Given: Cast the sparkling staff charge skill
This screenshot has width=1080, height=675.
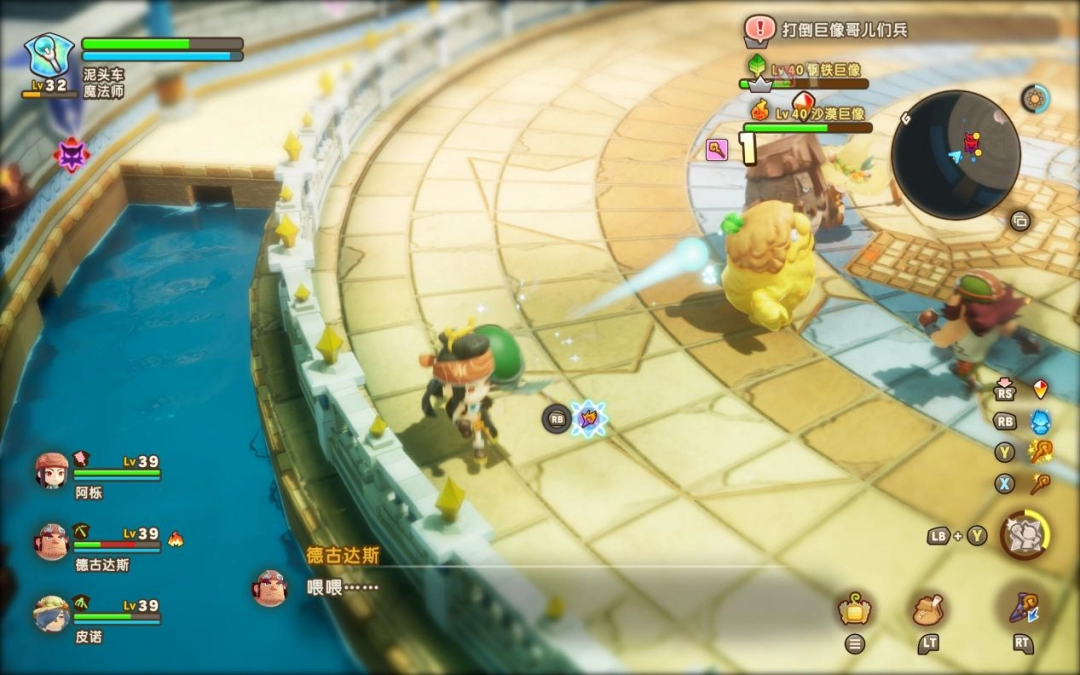Looking at the screenshot, I should tap(1040, 452).
